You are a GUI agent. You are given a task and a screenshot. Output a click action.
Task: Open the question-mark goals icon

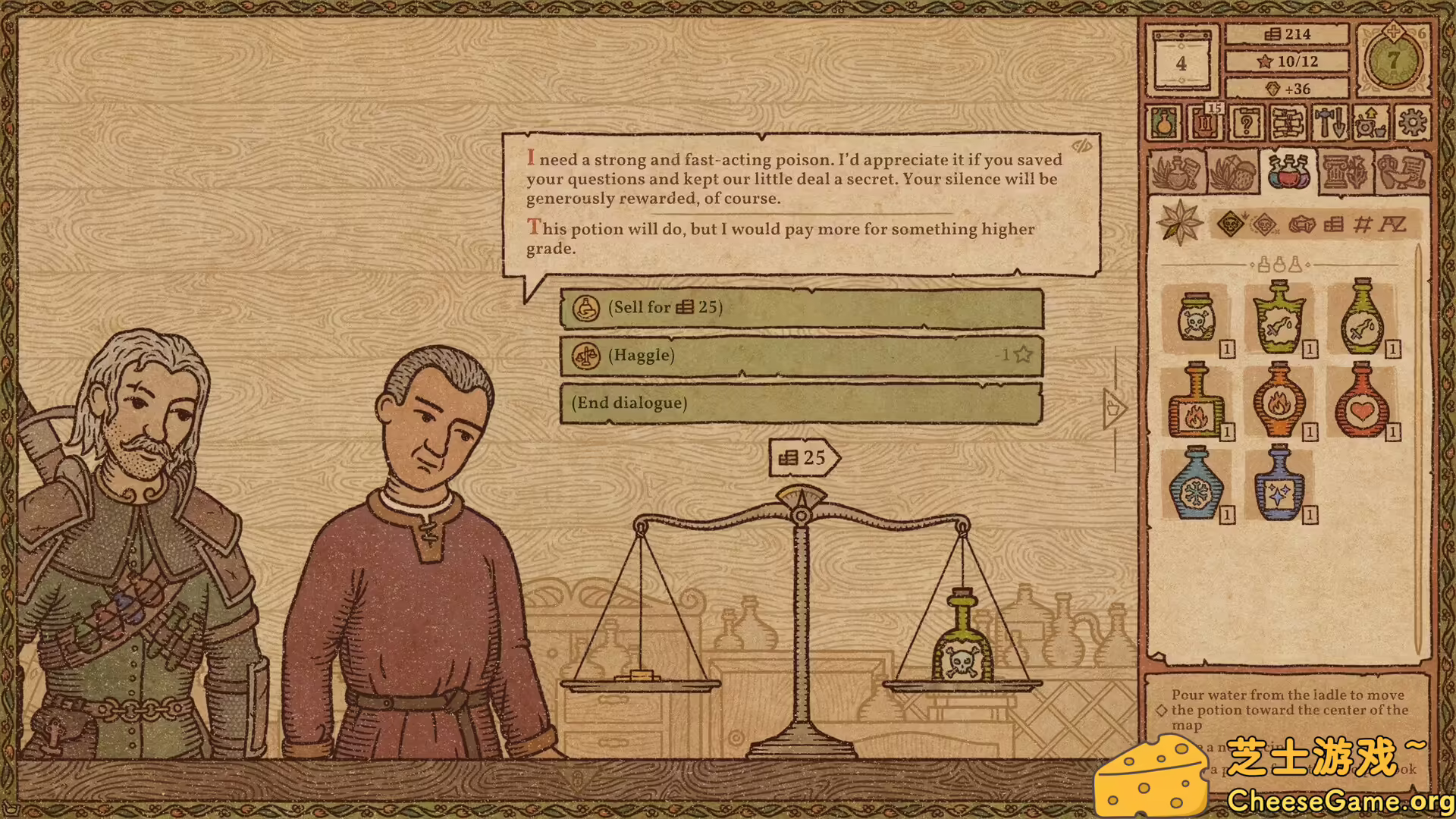pos(1246,124)
